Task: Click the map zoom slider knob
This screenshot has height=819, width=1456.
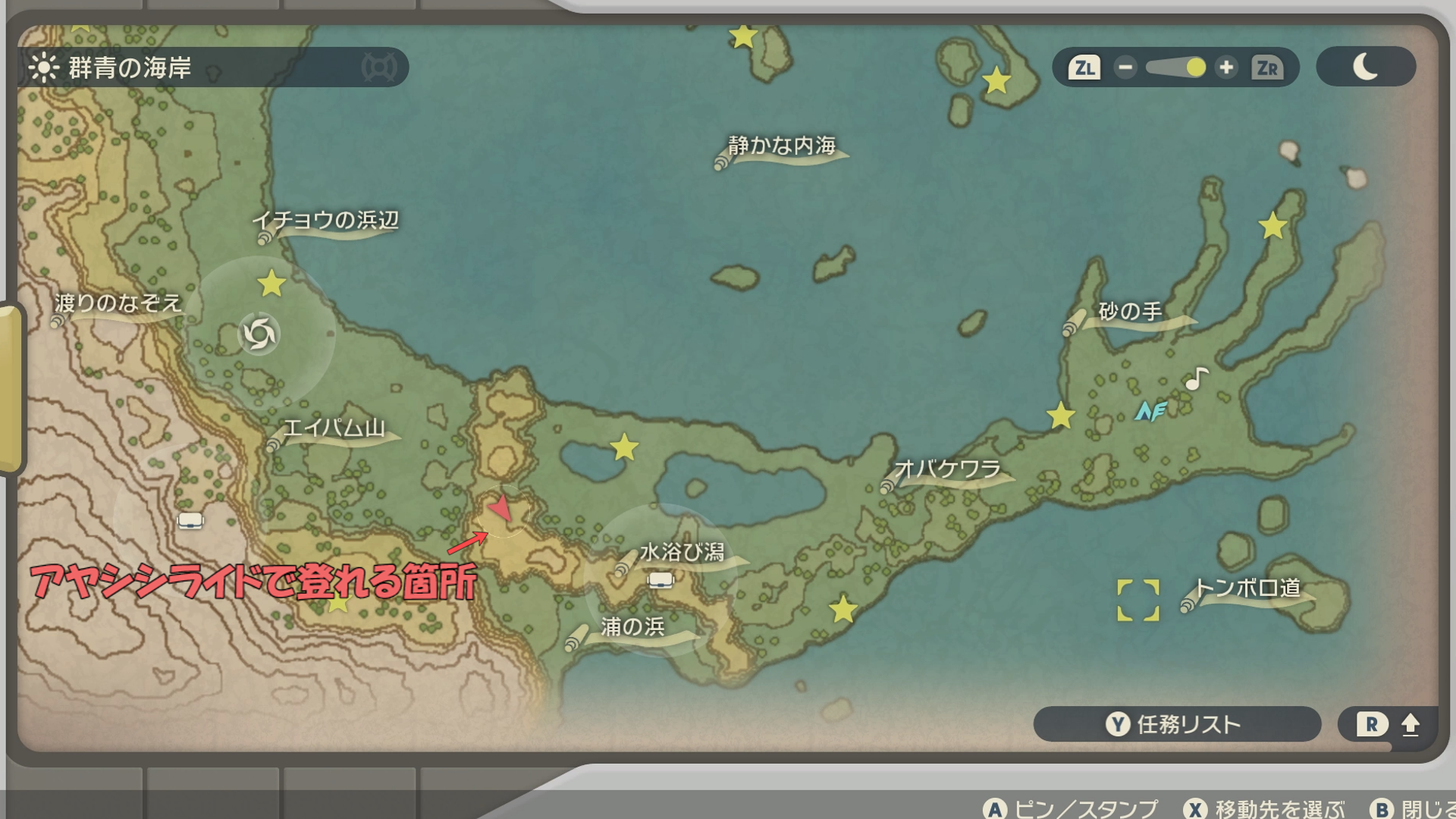Action: click(1196, 67)
